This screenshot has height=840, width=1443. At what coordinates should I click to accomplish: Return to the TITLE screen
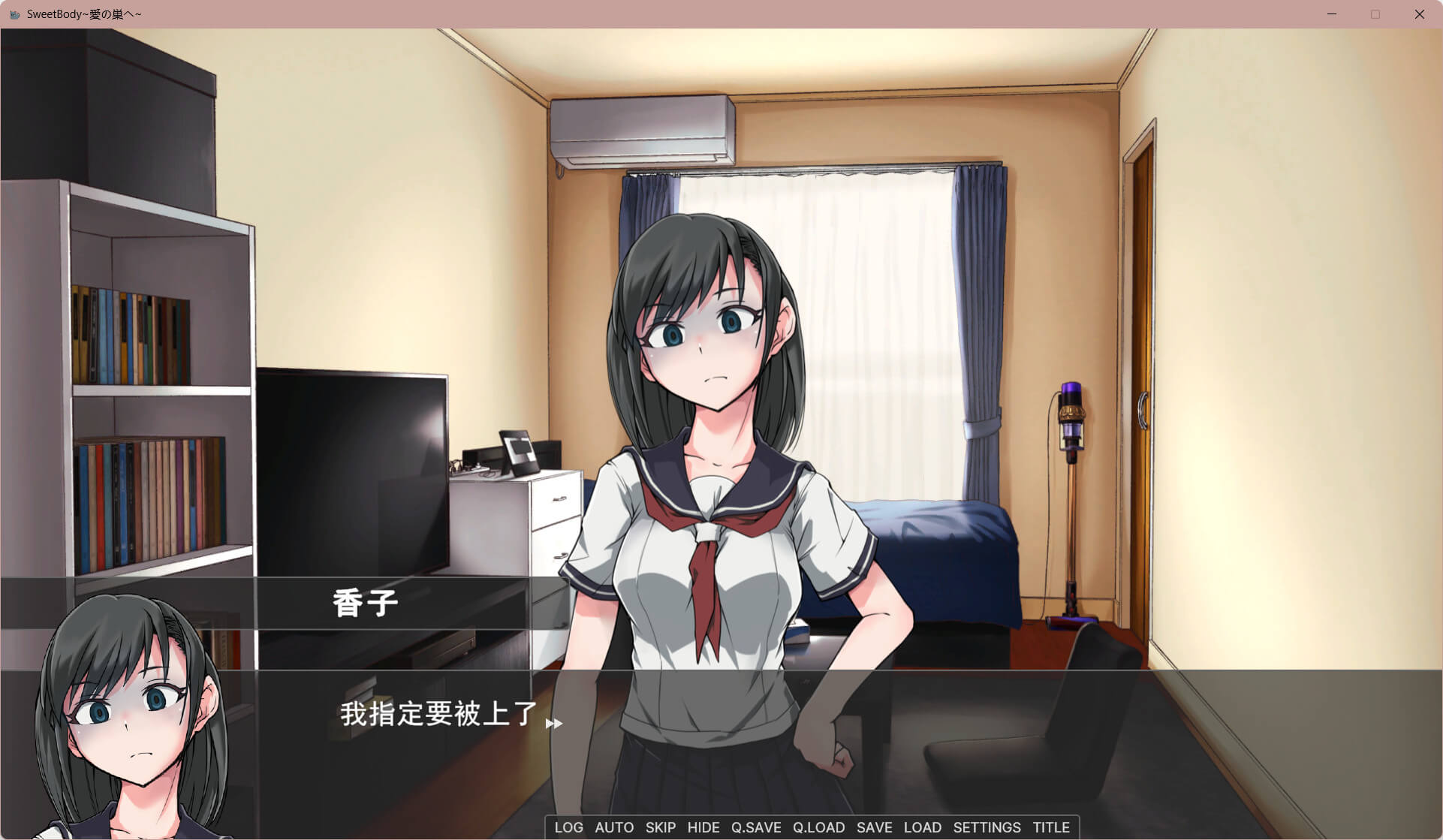point(1051,827)
